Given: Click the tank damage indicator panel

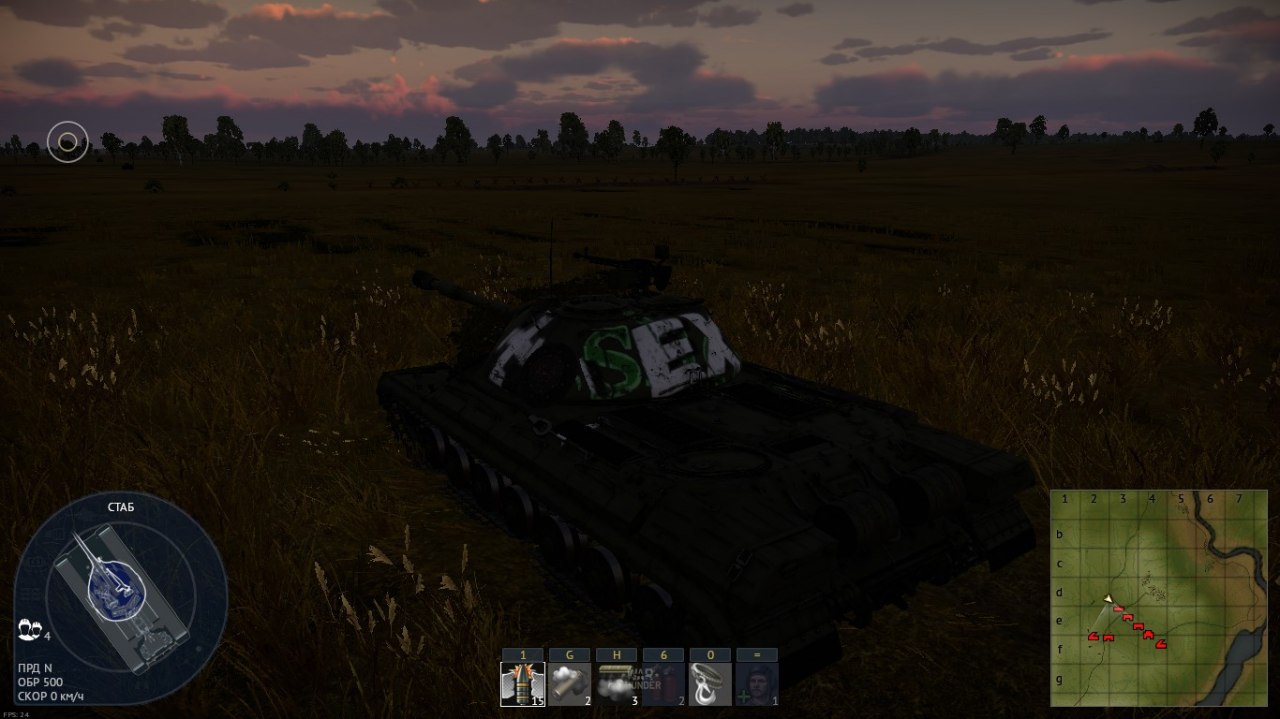Looking at the screenshot, I should [120, 598].
